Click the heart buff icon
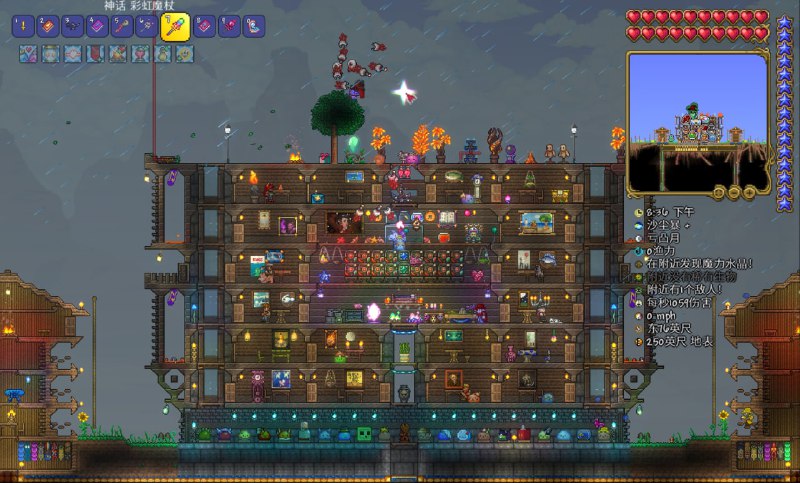Image resolution: width=800 pixels, height=483 pixels. point(26,54)
